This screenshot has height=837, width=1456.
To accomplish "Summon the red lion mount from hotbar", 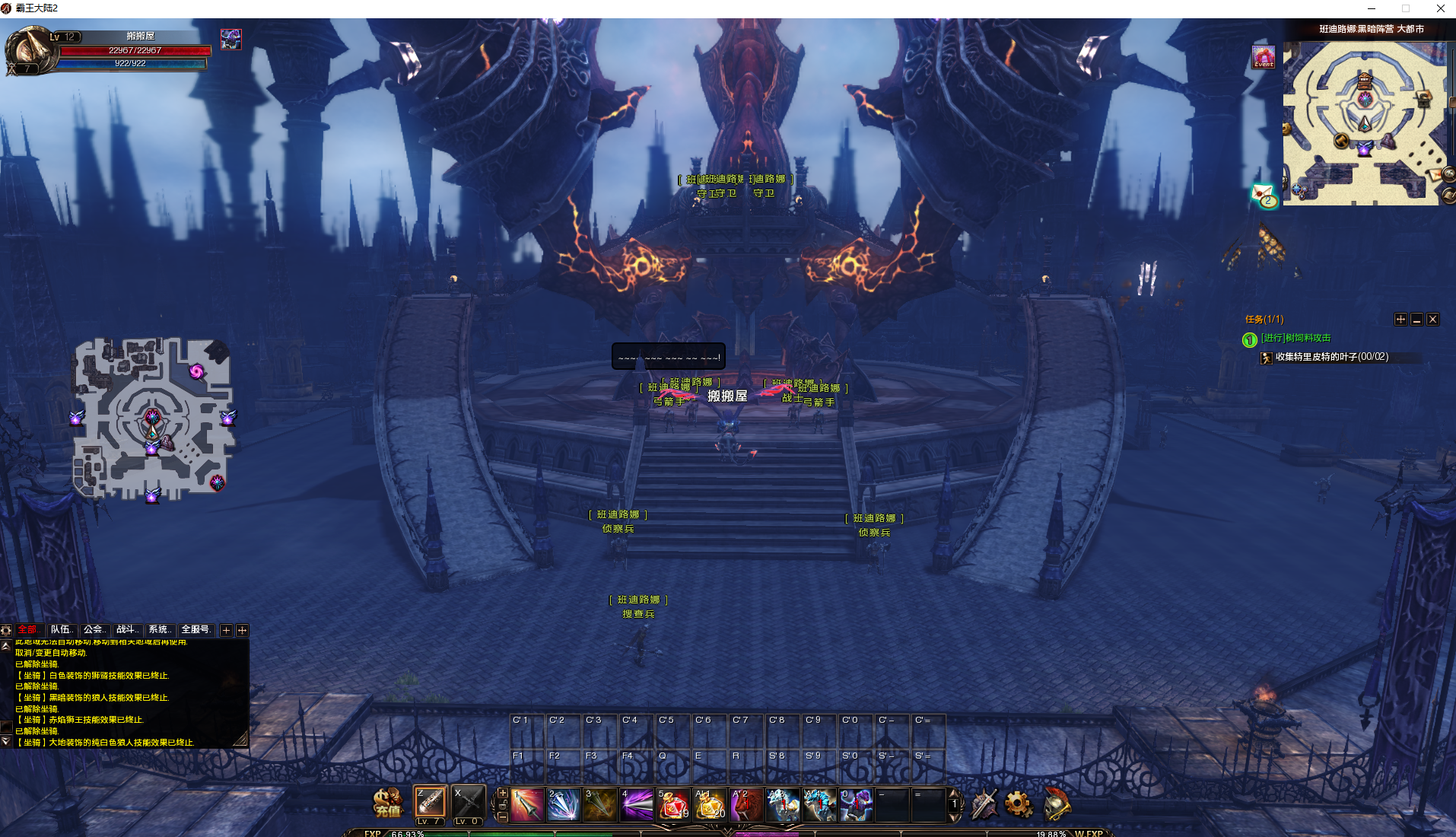I will (745, 805).
